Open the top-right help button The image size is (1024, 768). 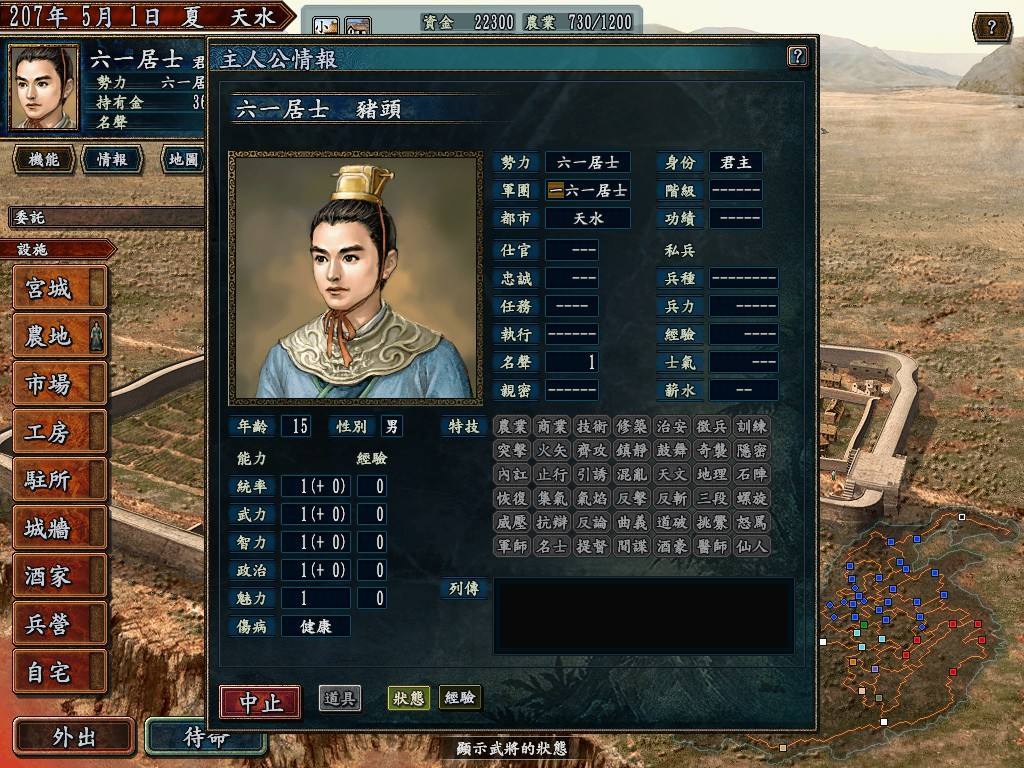991,27
